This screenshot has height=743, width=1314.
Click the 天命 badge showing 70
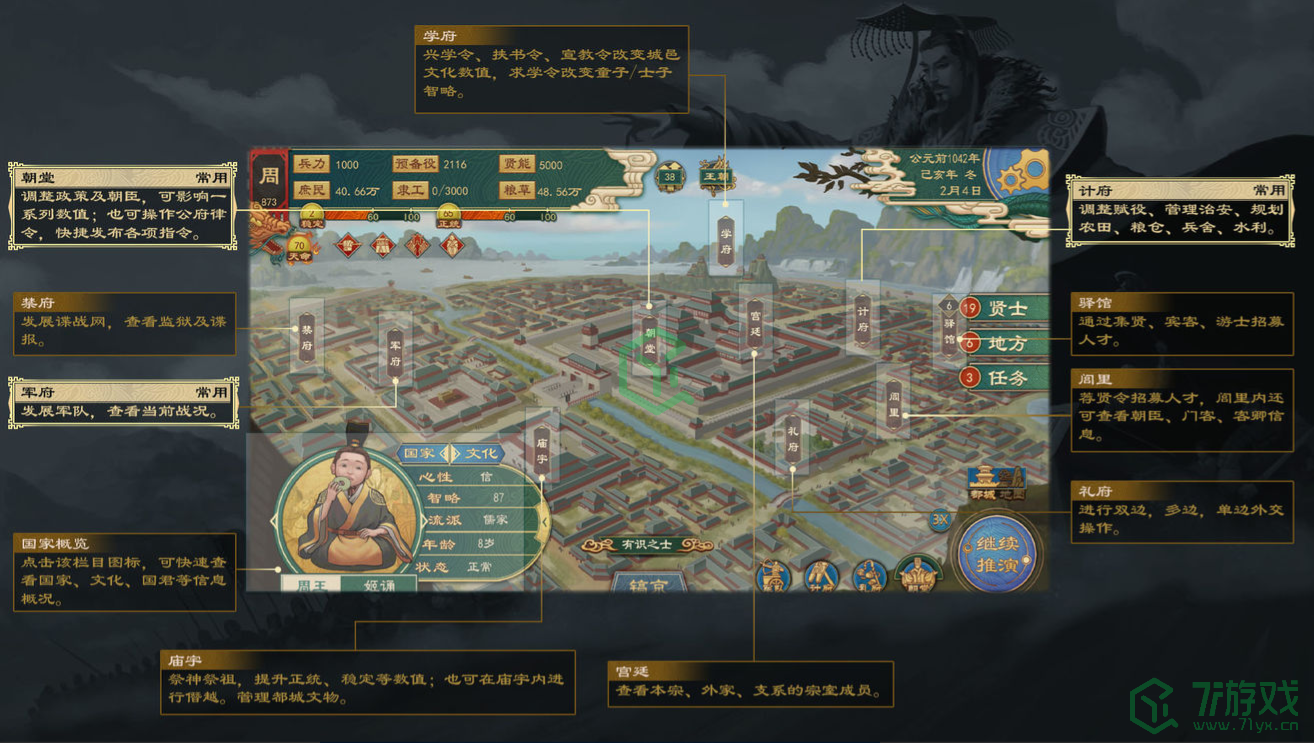[298, 246]
